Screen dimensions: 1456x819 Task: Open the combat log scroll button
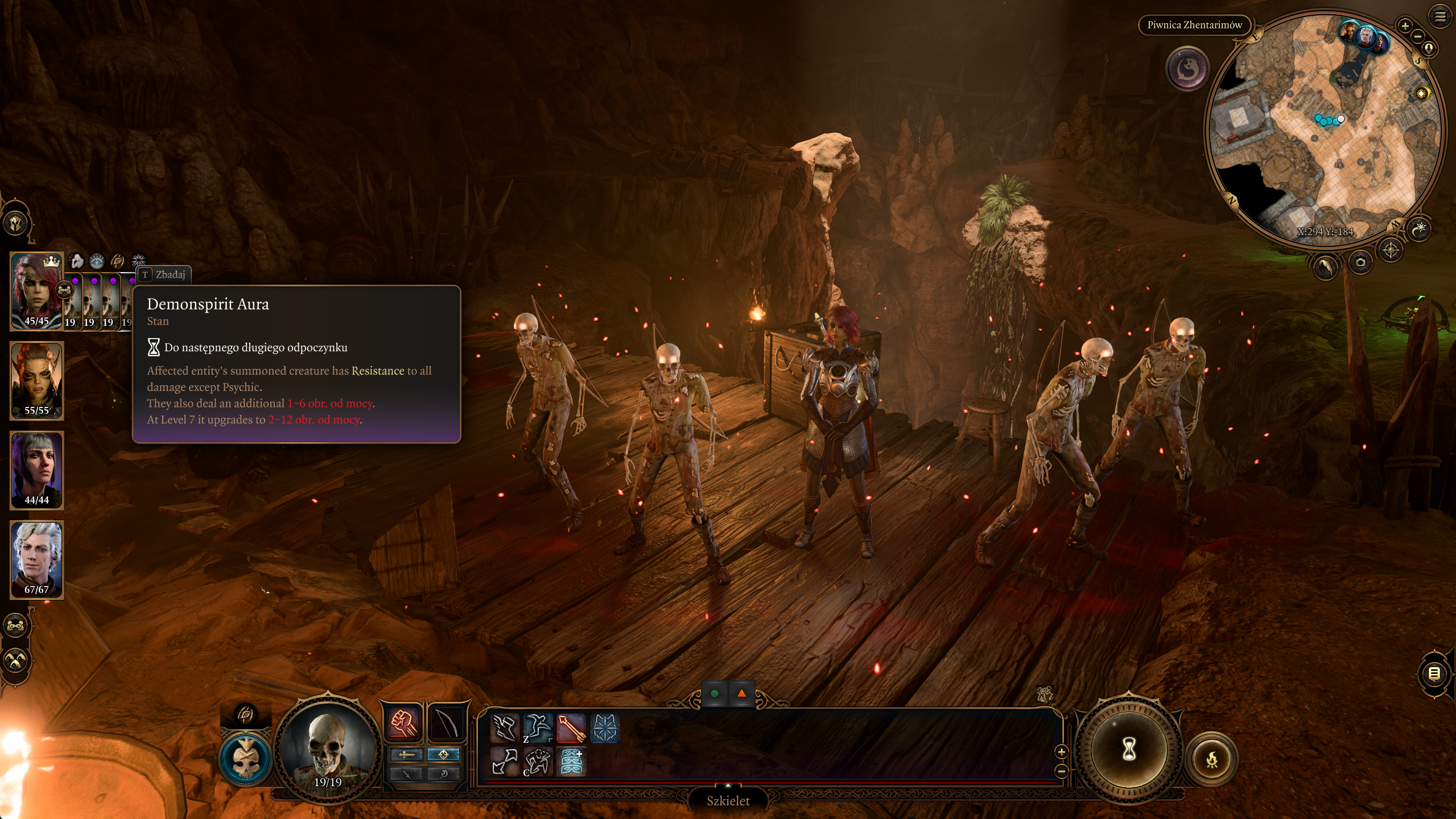pos(1434,674)
